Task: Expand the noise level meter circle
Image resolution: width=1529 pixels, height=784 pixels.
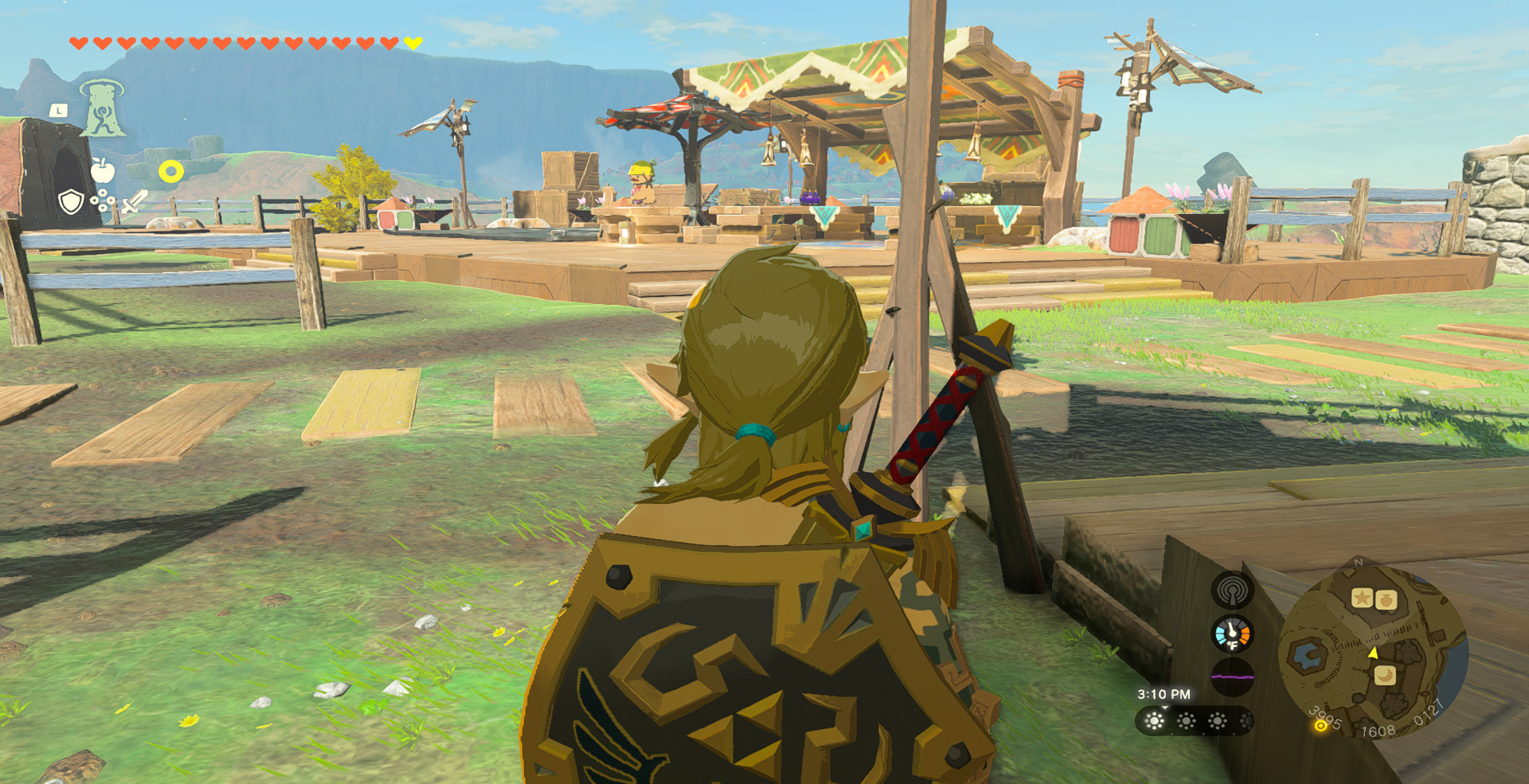Action: tap(1234, 676)
